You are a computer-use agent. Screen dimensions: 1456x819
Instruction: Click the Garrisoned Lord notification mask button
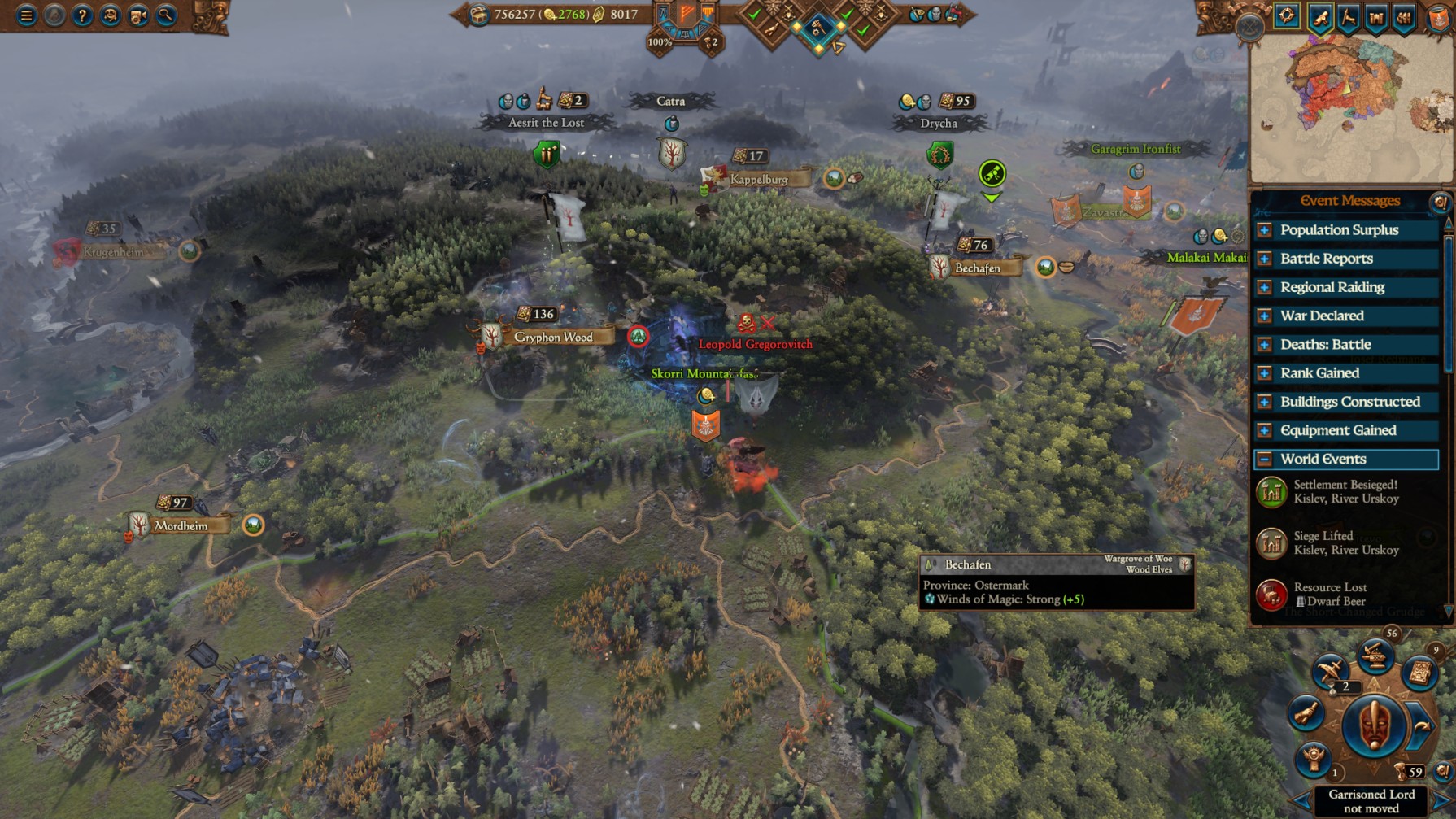[1373, 725]
